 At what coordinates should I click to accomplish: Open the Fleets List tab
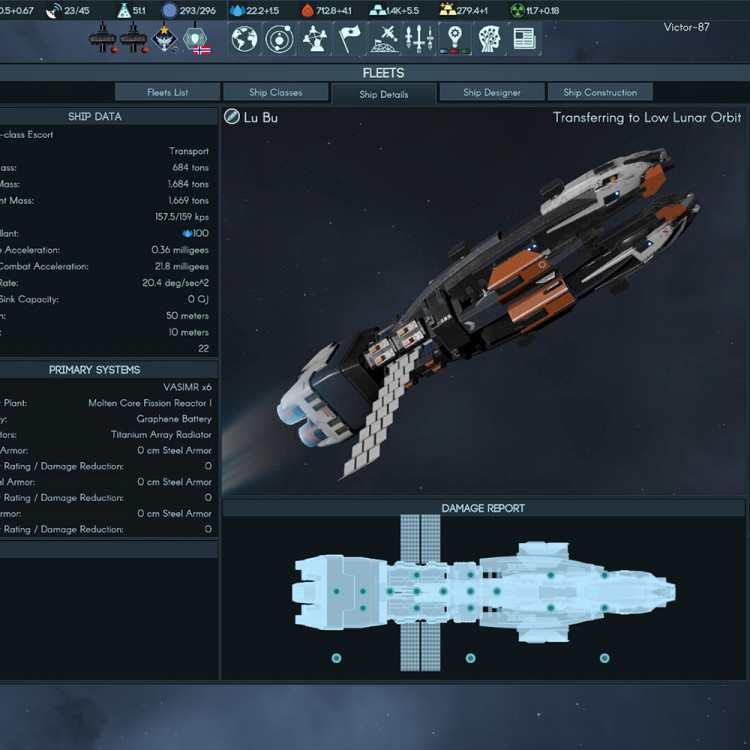(167, 92)
